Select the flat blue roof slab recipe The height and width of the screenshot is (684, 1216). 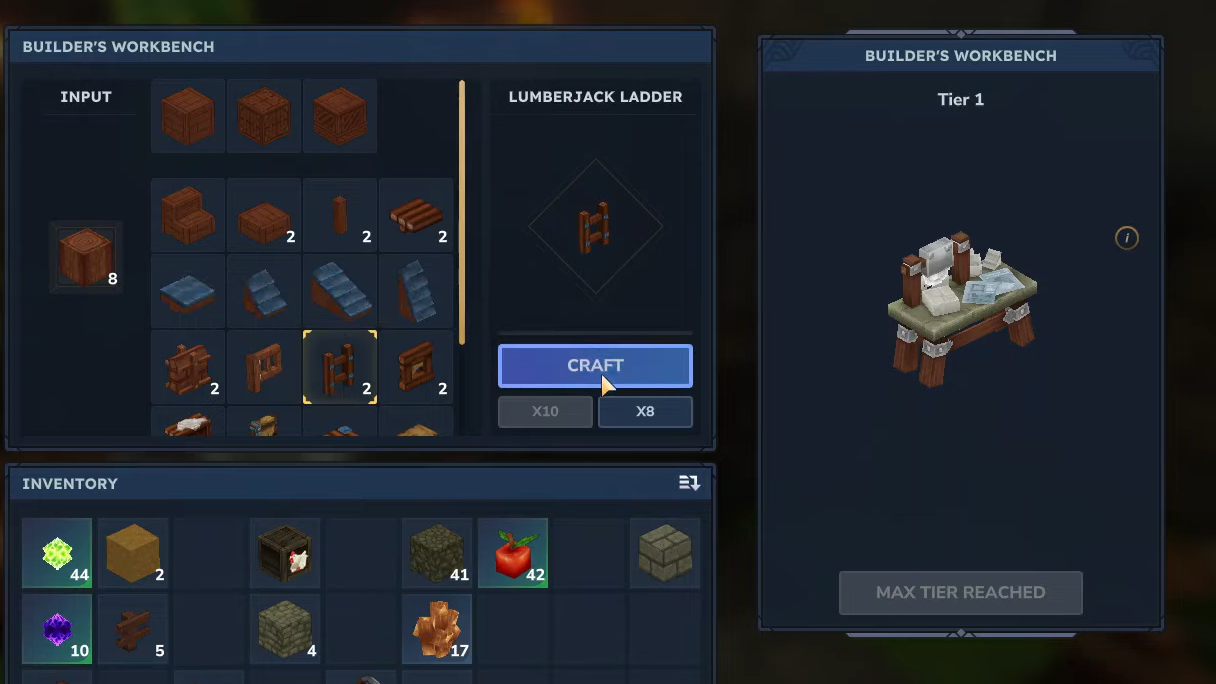188,291
